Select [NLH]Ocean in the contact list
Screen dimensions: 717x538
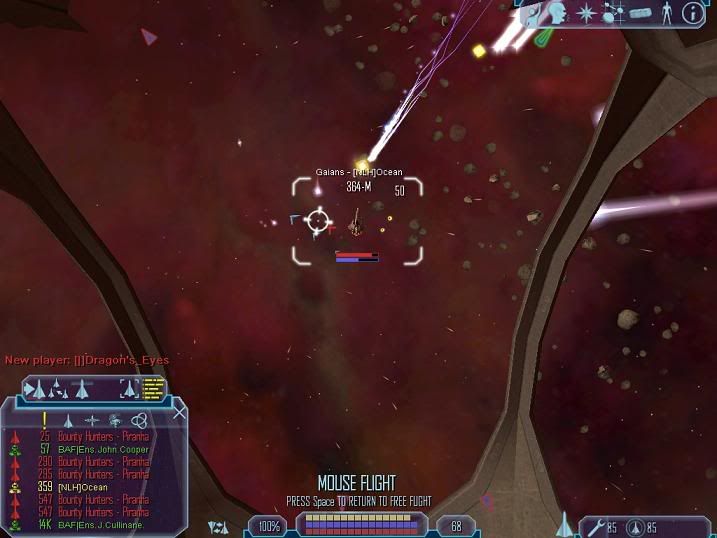tap(81, 486)
